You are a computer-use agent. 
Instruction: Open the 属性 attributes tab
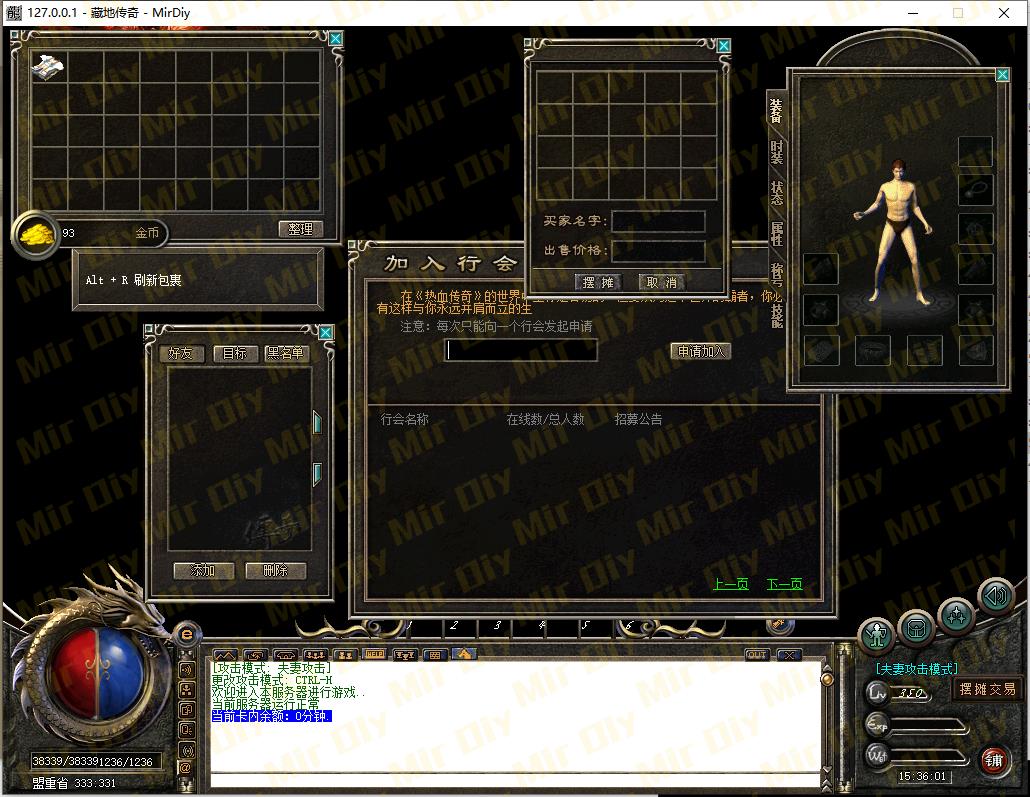[777, 233]
